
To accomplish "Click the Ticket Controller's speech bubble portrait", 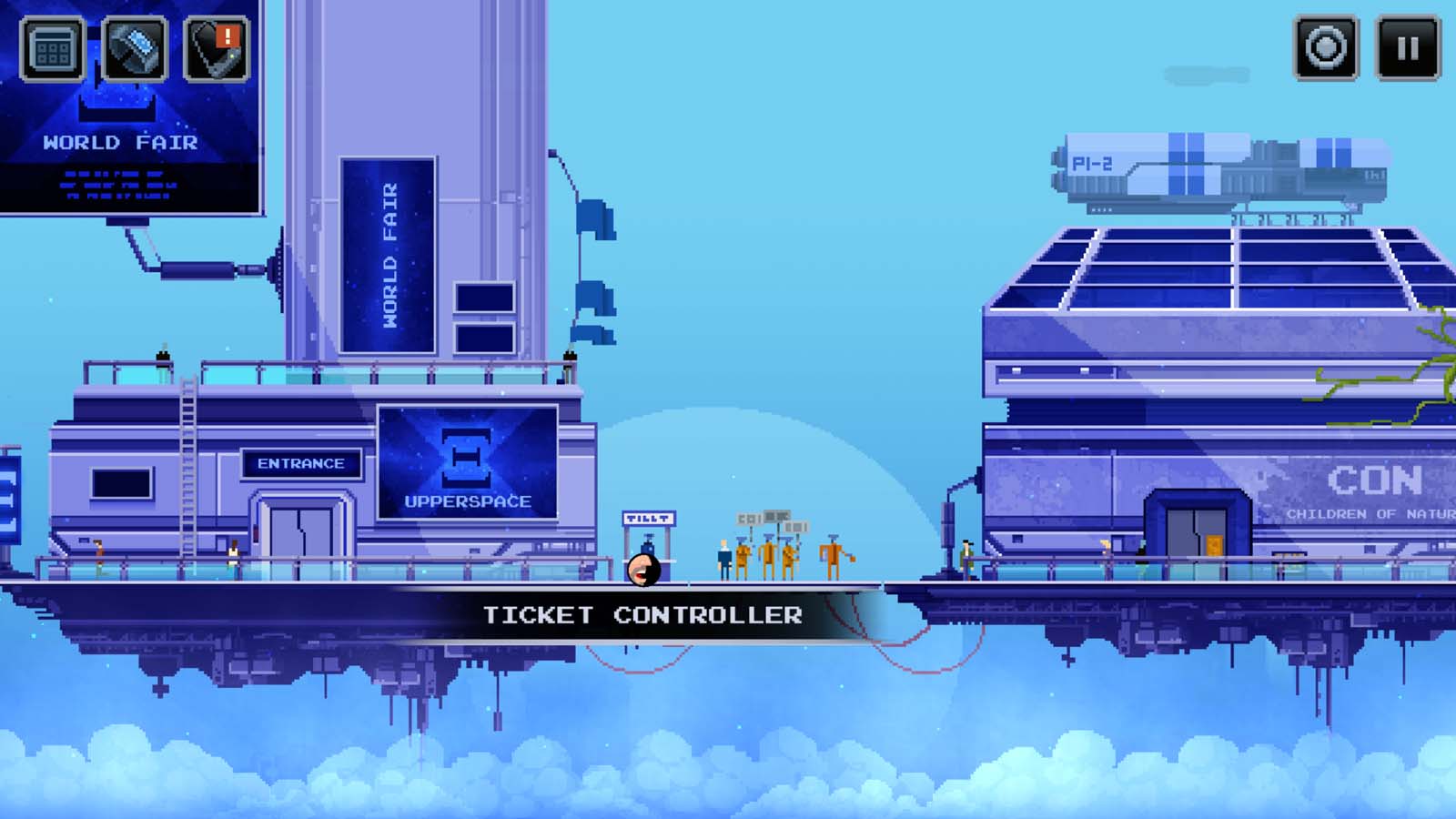I will (x=642, y=571).
